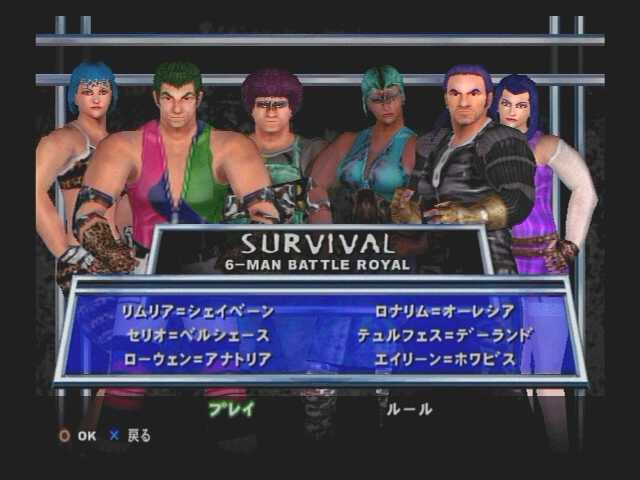Select the テュルフェス=デーランド entry
Screen dimensions: 640x480
[x=445, y=335]
